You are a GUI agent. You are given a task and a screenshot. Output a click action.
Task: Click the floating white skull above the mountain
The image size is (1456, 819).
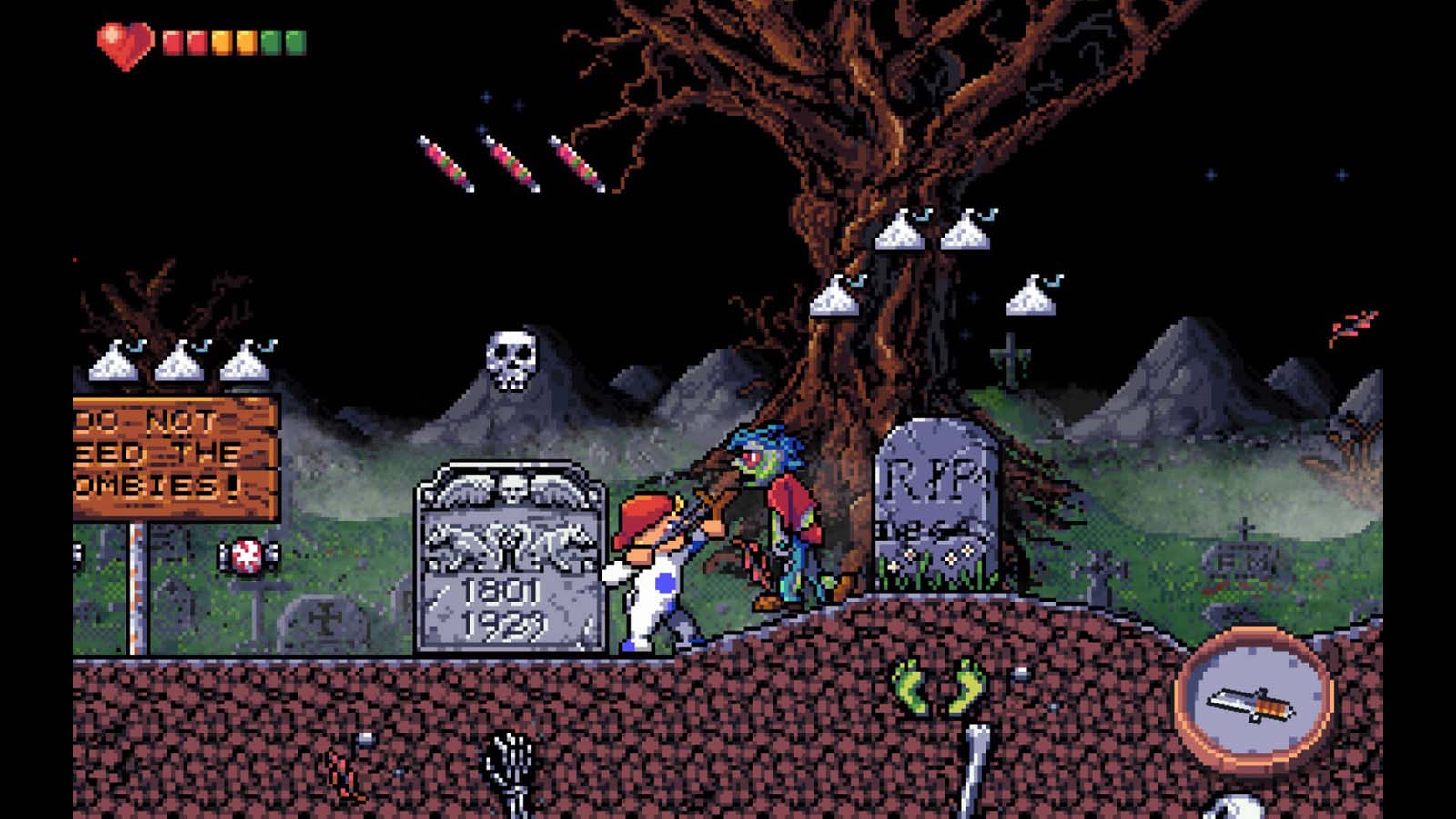pos(512,359)
